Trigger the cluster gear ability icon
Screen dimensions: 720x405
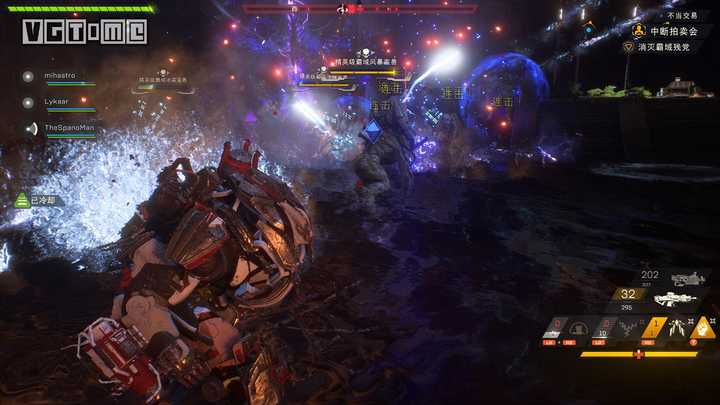pyautogui.click(x=629, y=327)
